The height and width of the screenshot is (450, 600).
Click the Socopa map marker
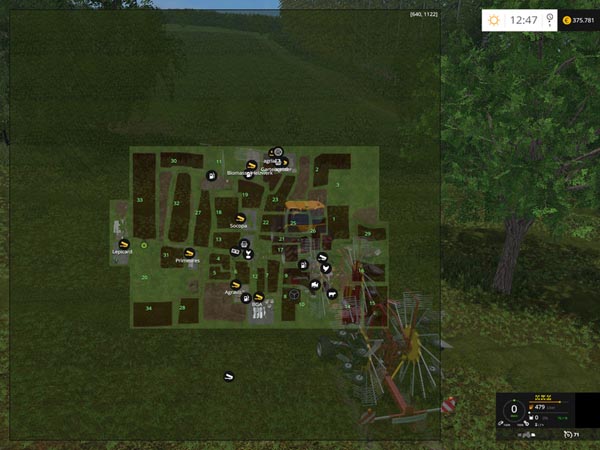coord(239,218)
